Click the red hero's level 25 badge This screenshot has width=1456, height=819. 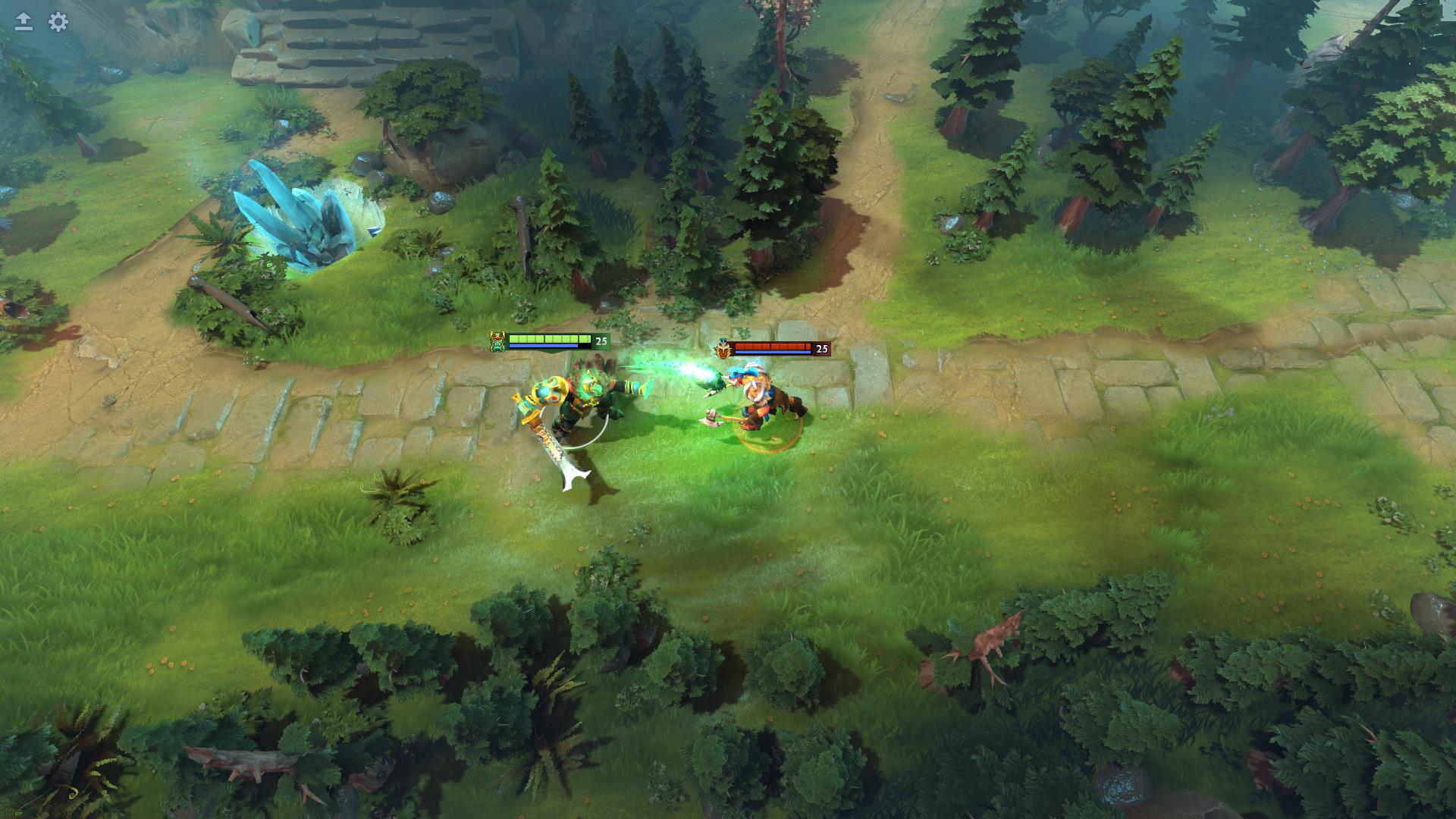(x=821, y=349)
